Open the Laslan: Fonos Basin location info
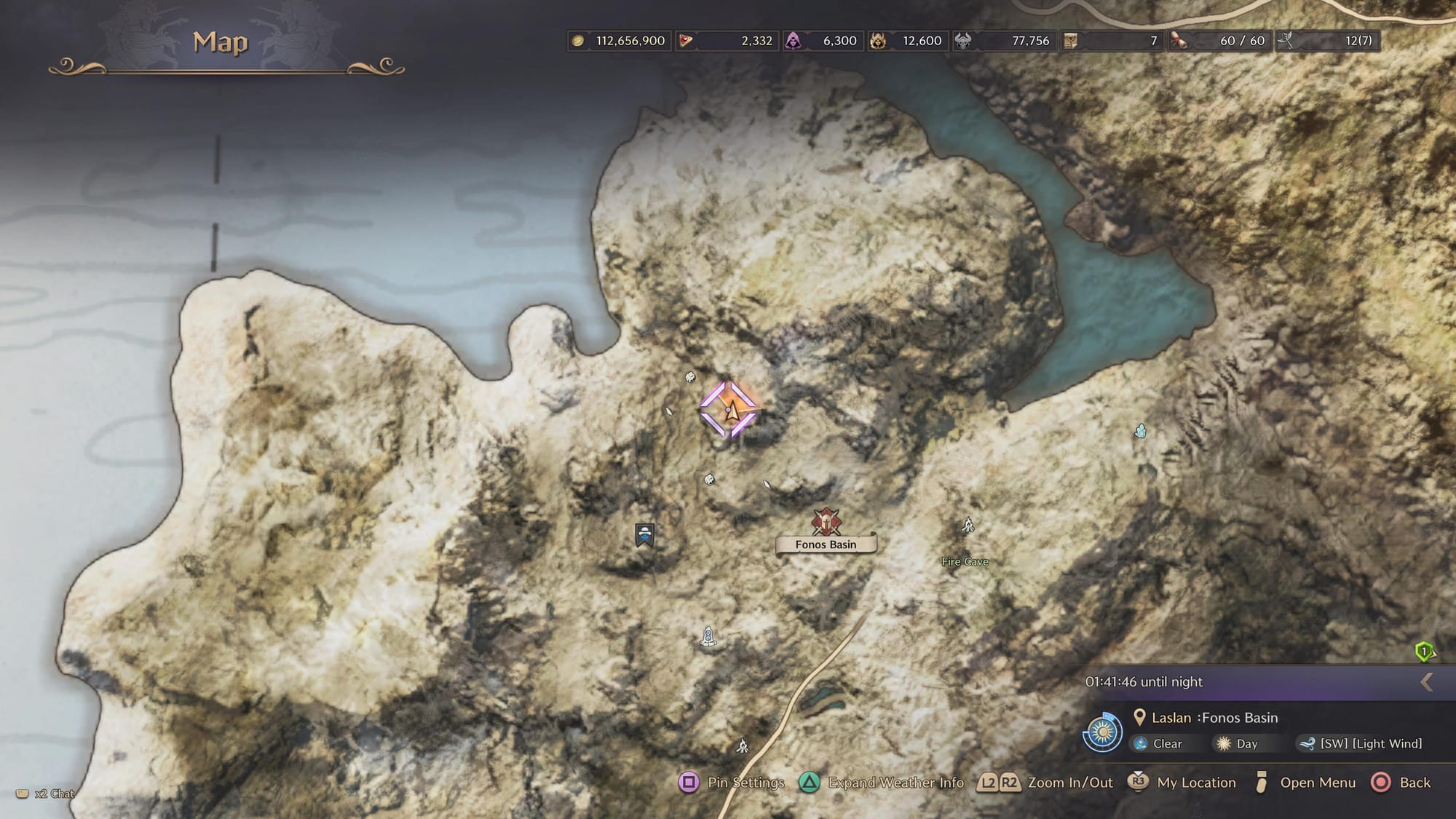 (1214, 718)
